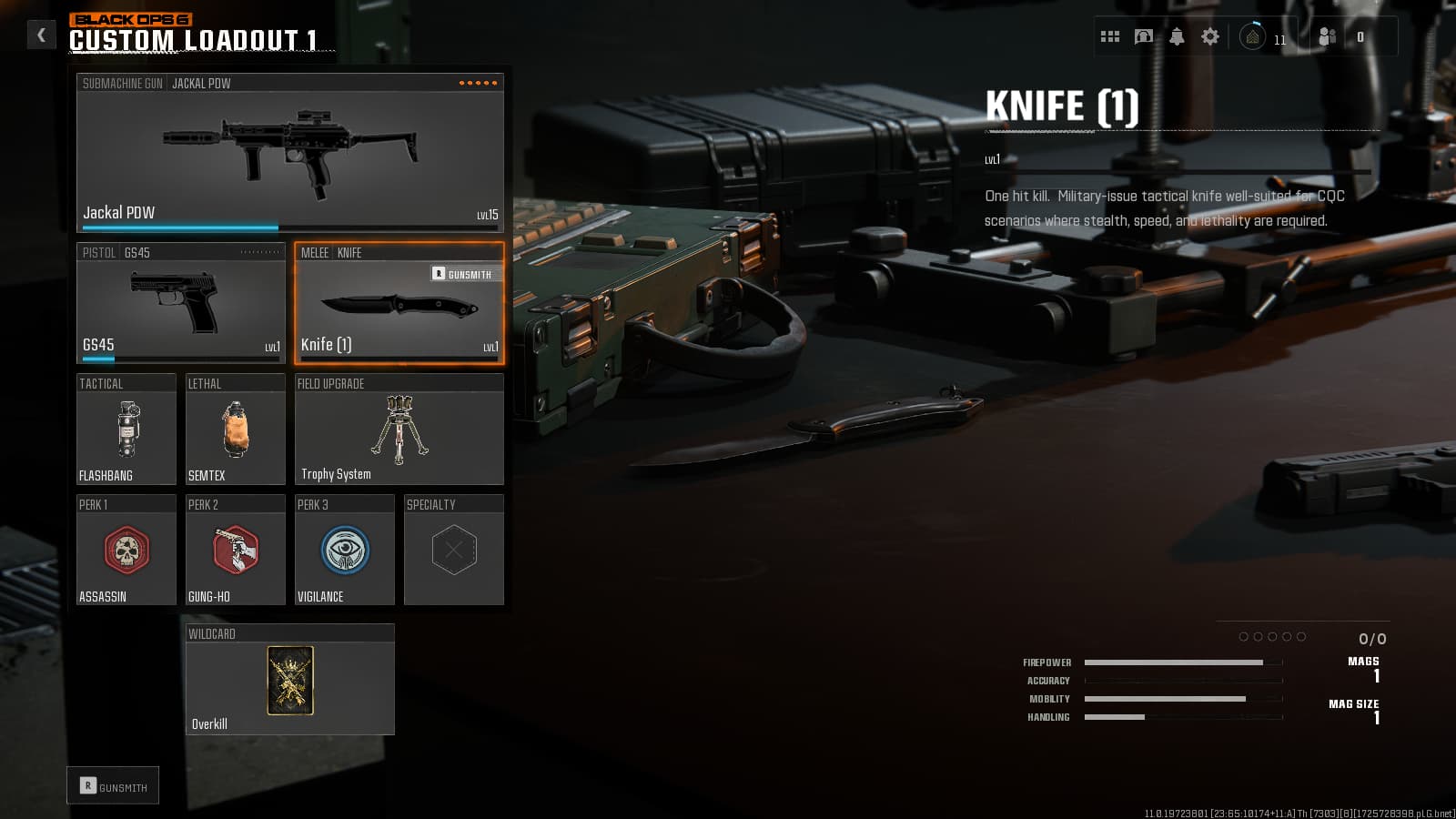This screenshot has height=819, width=1456.
Task: Open the Vigilance perk slot
Action: click(x=344, y=551)
